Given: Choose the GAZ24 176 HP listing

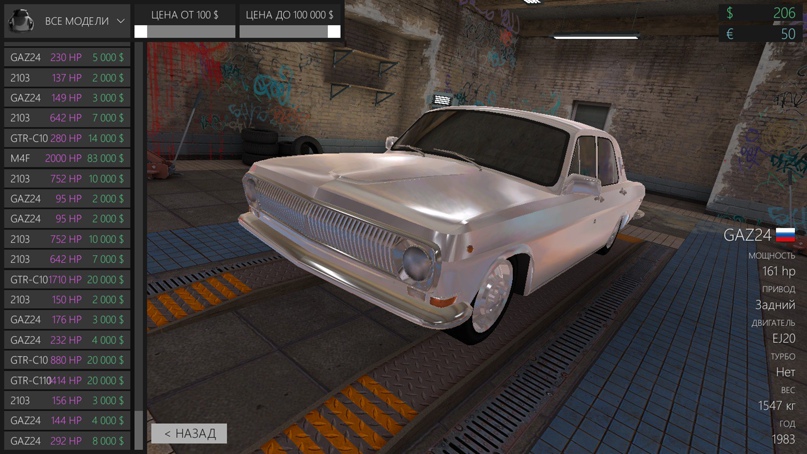Looking at the screenshot, I should point(67,319).
